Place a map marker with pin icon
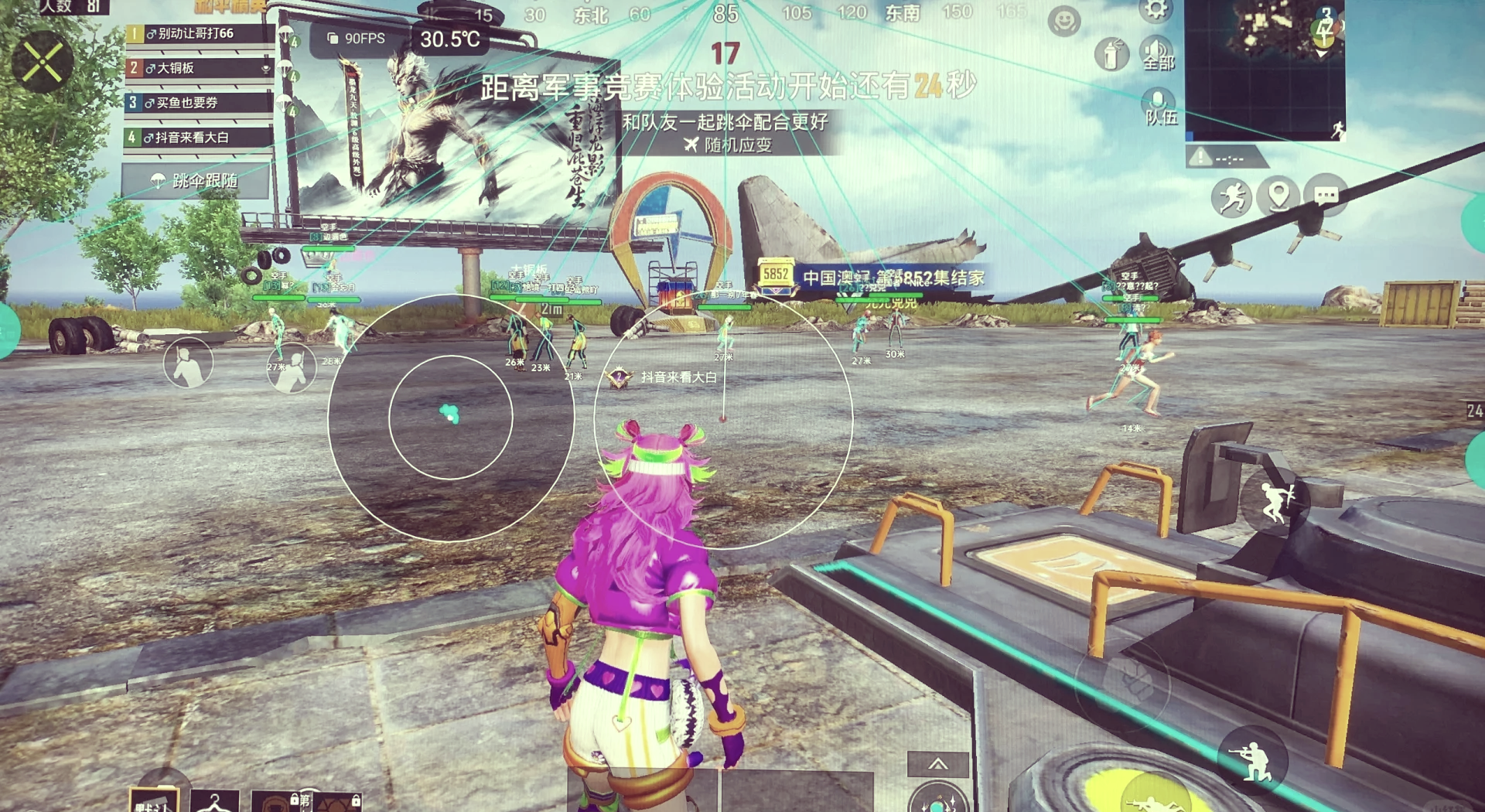1485x812 pixels. pyautogui.click(x=1278, y=196)
